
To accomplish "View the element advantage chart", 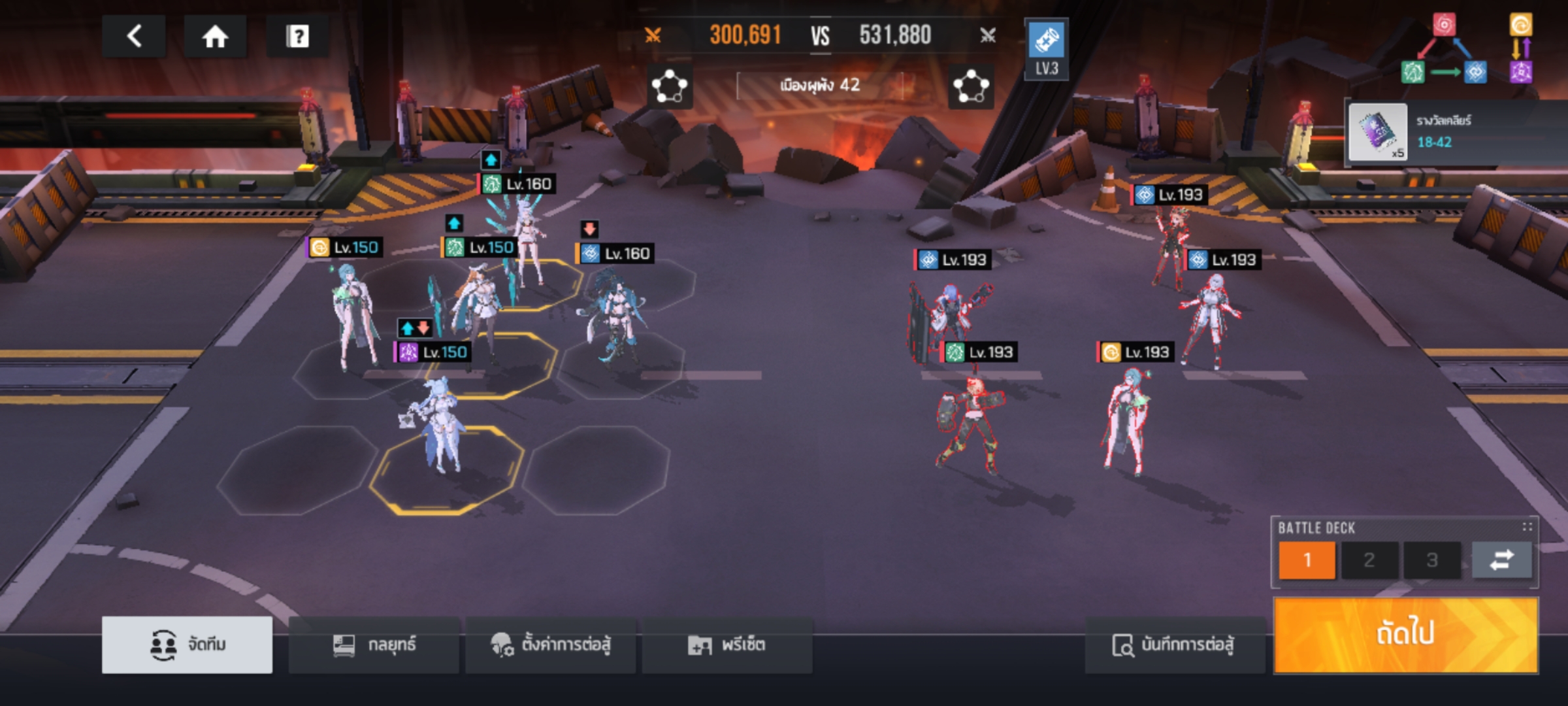I will click(x=1467, y=50).
